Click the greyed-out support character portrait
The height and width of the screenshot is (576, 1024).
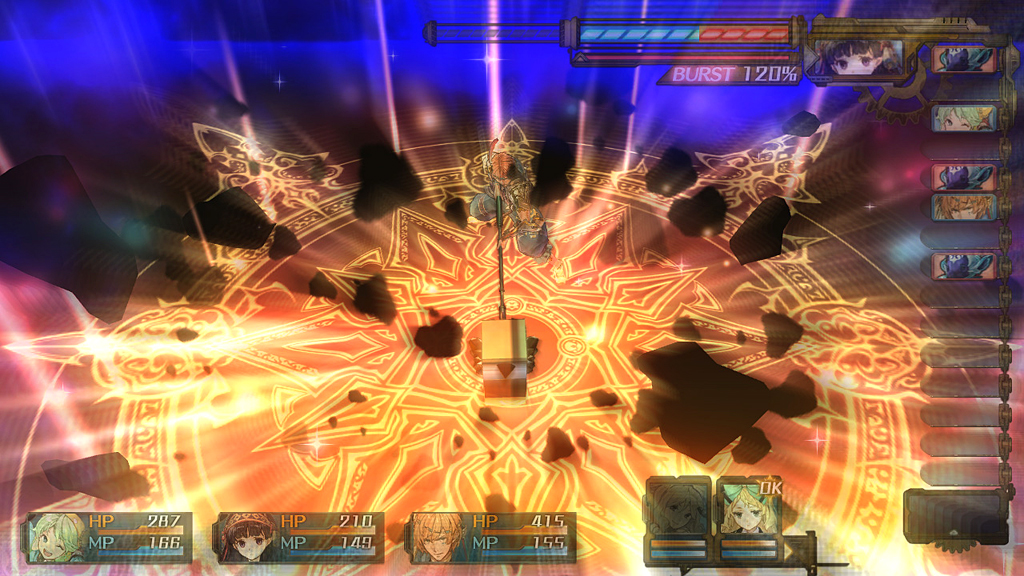(x=678, y=508)
